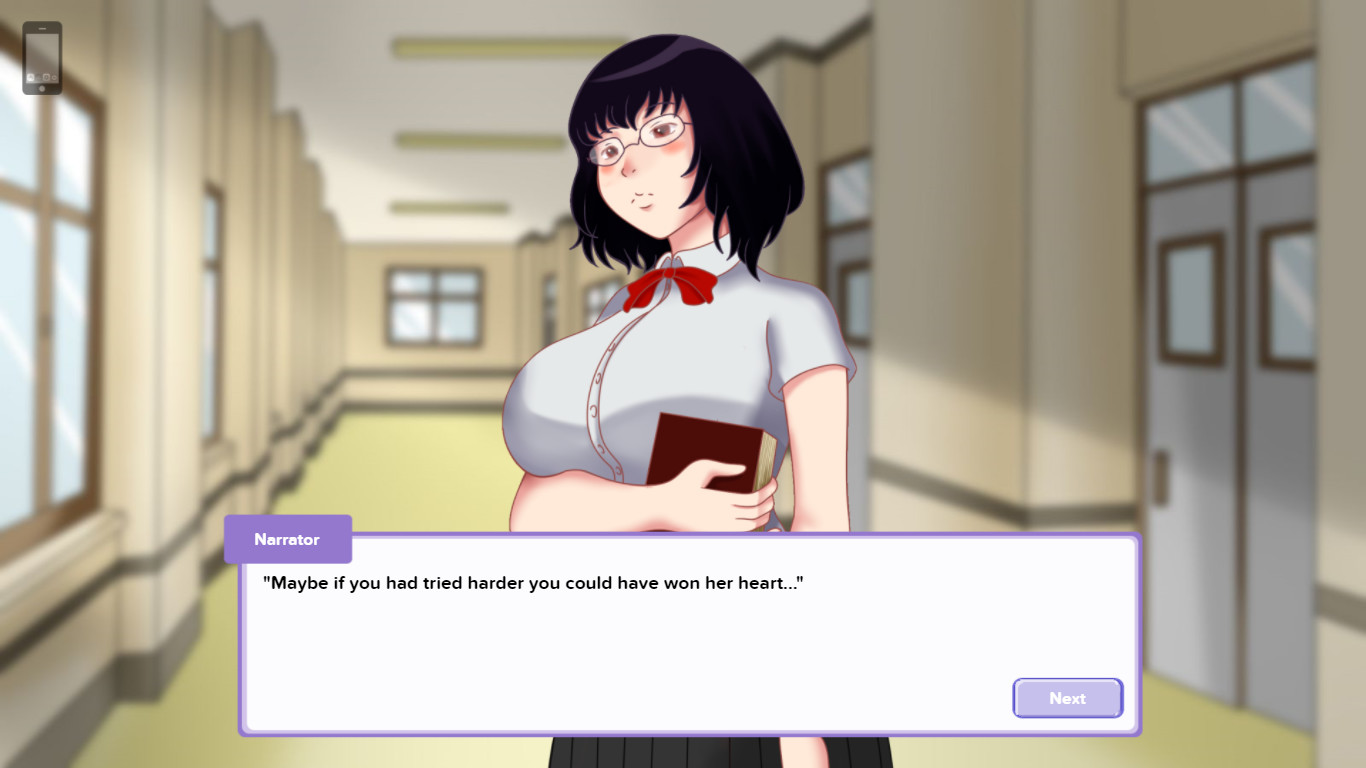Viewport: 1366px width, 768px height.
Task: Click the girl's glasses
Action: [x=640, y=140]
